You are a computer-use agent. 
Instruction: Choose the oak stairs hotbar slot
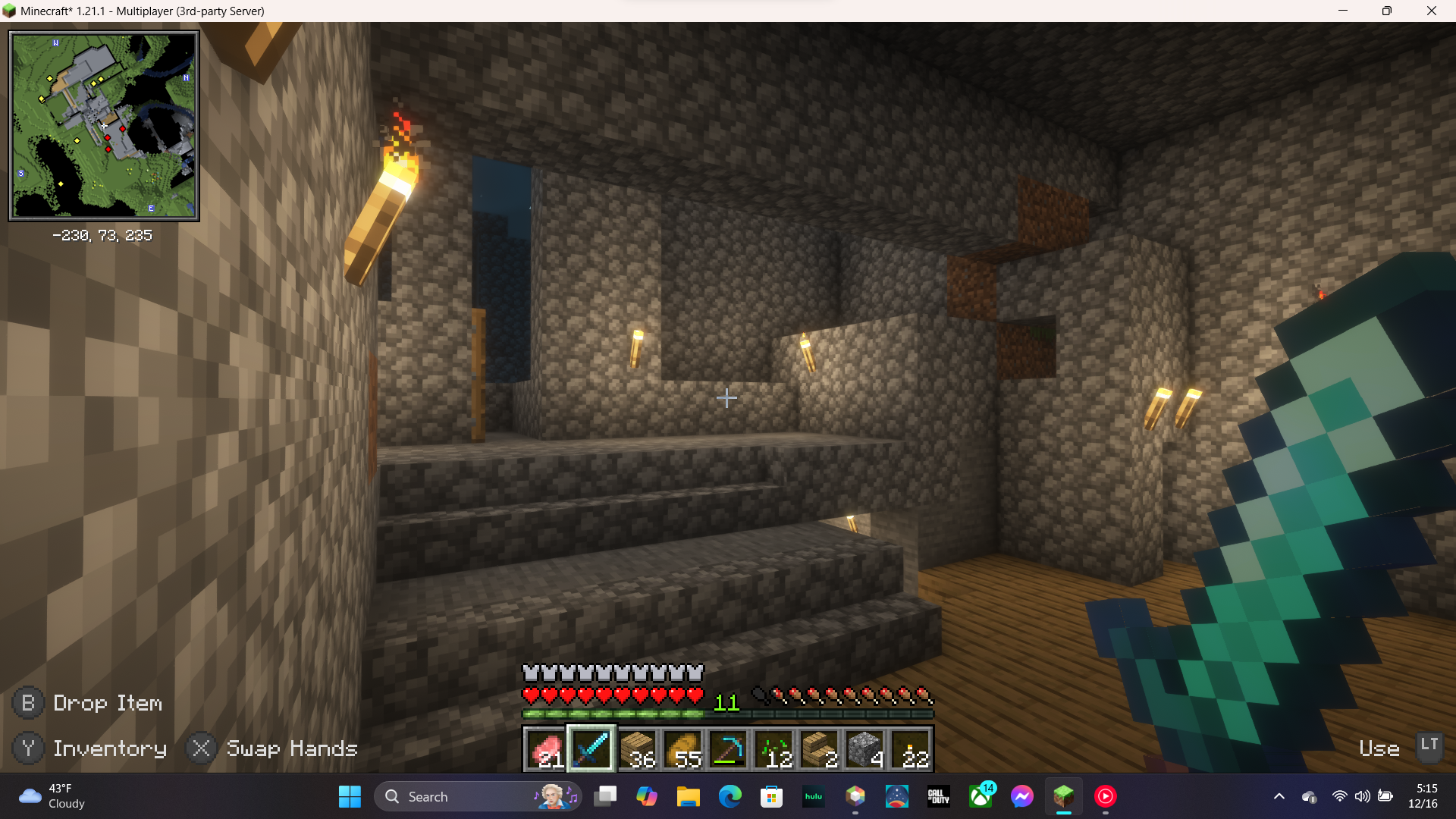pos(819,749)
